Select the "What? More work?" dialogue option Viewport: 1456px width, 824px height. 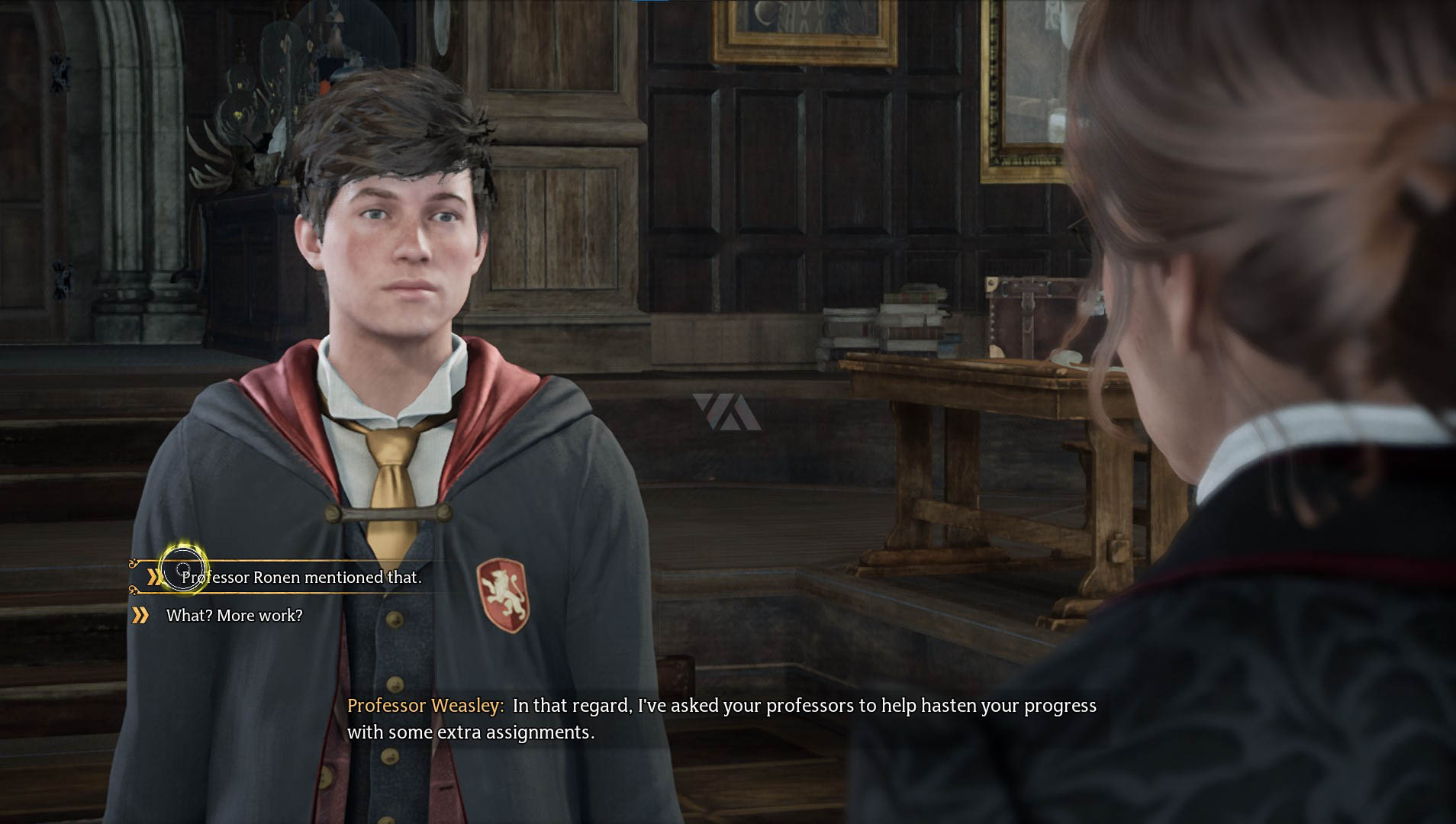pos(234,616)
